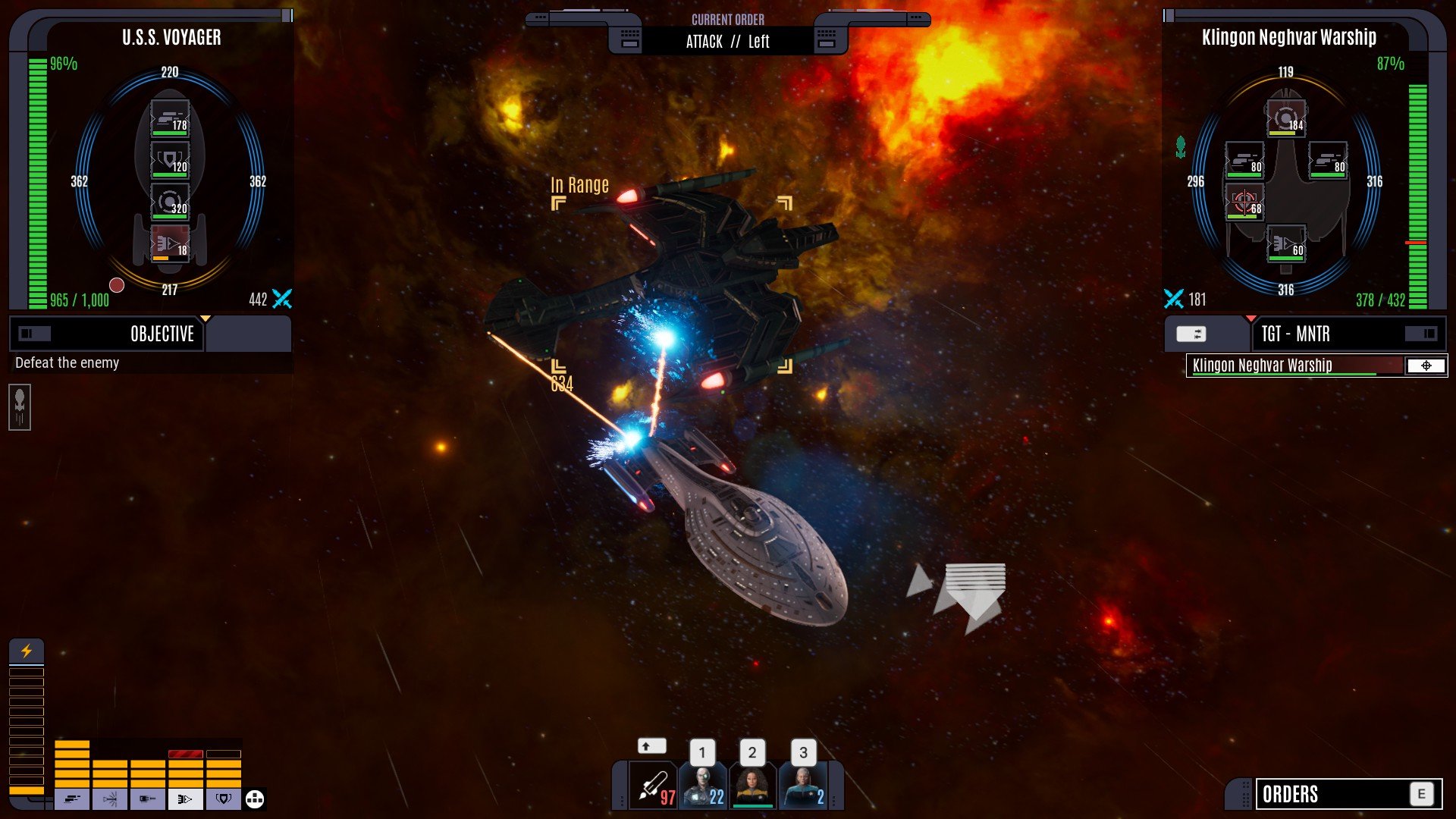Click the power distribution preset circle icon
This screenshot has width=1456, height=819.
[255, 799]
